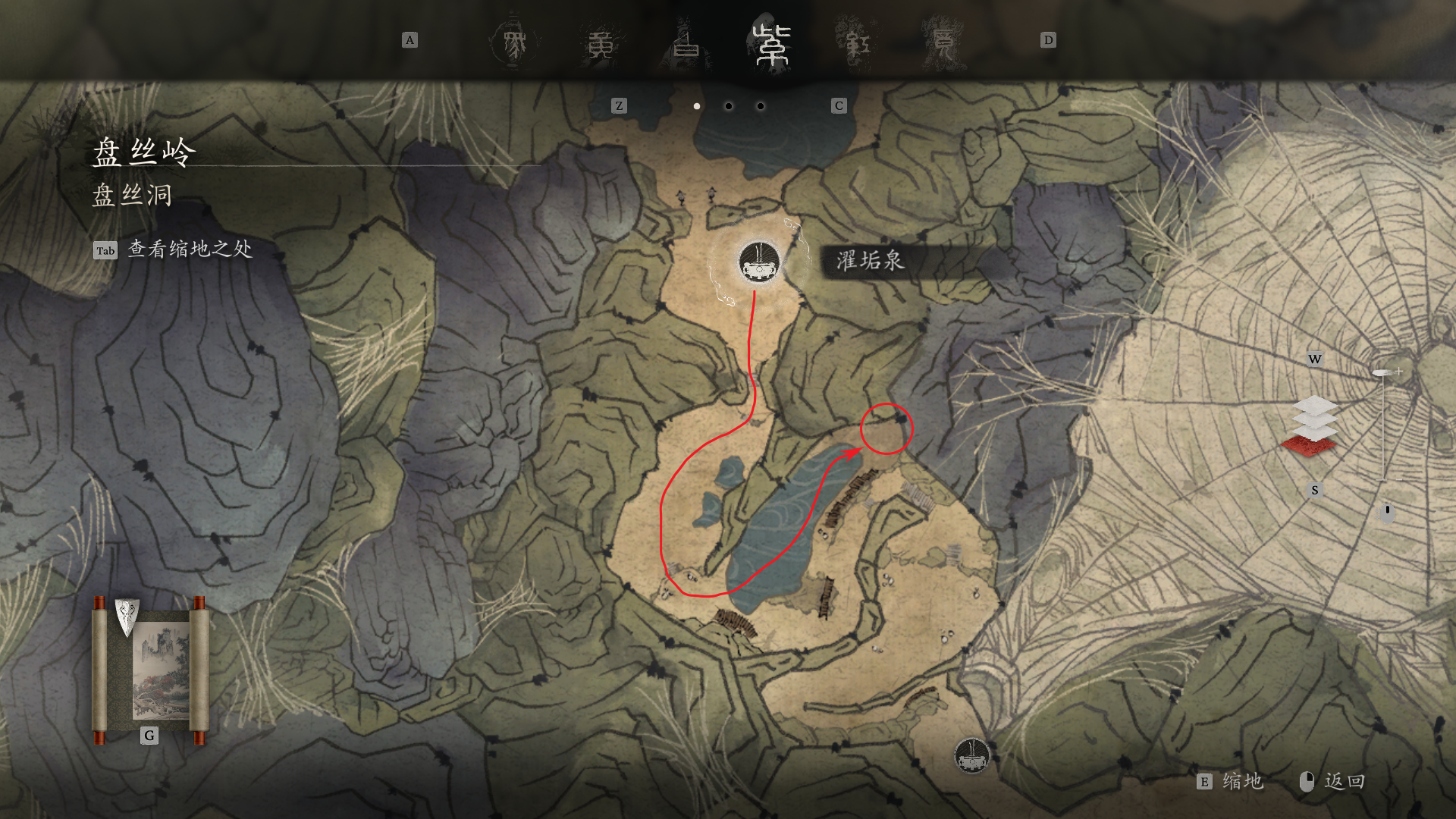Choose the red bottom map layer

click(1309, 447)
